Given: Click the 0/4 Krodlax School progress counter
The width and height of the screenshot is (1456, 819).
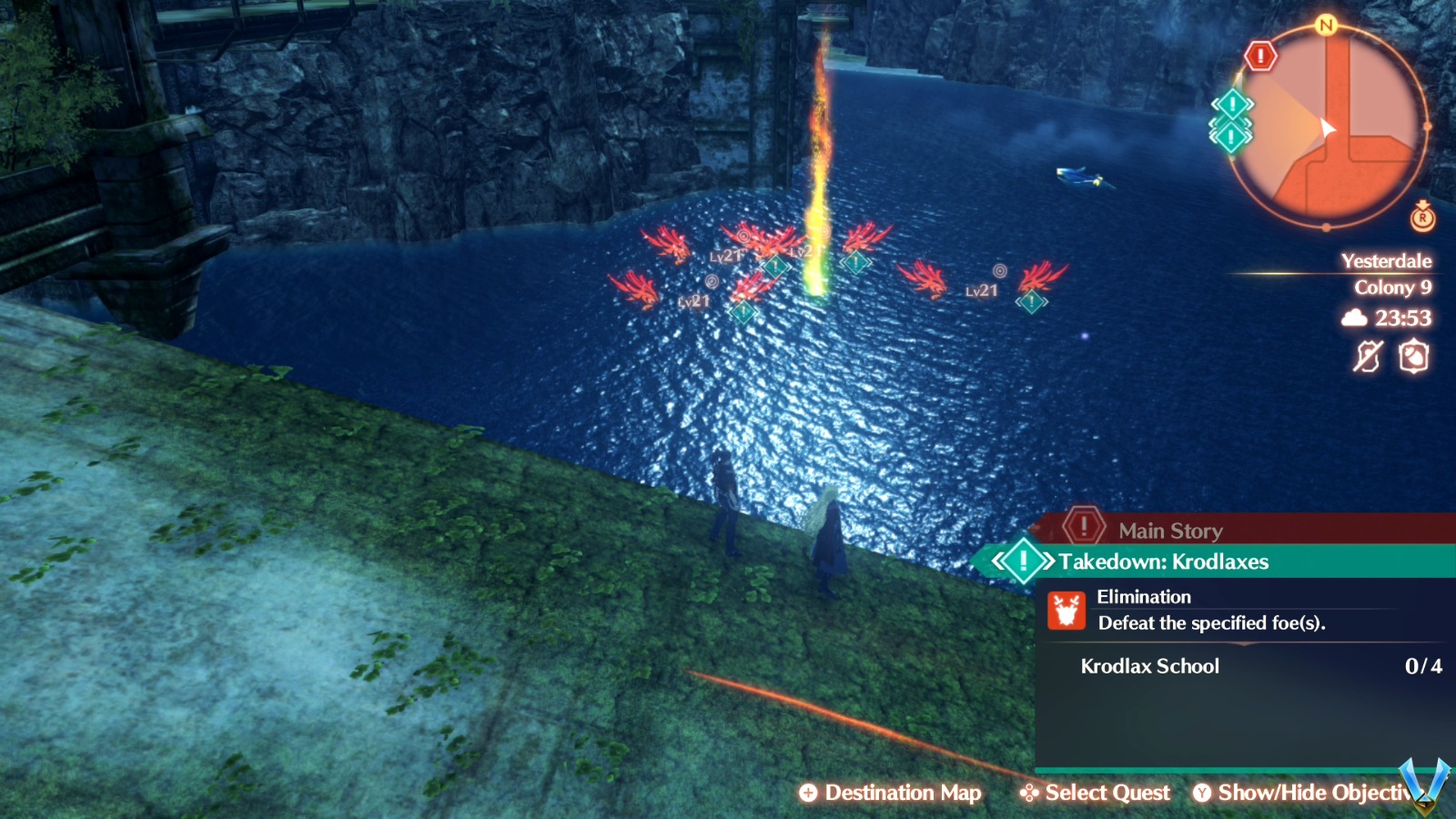Looking at the screenshot, I should pos(1422,666).
